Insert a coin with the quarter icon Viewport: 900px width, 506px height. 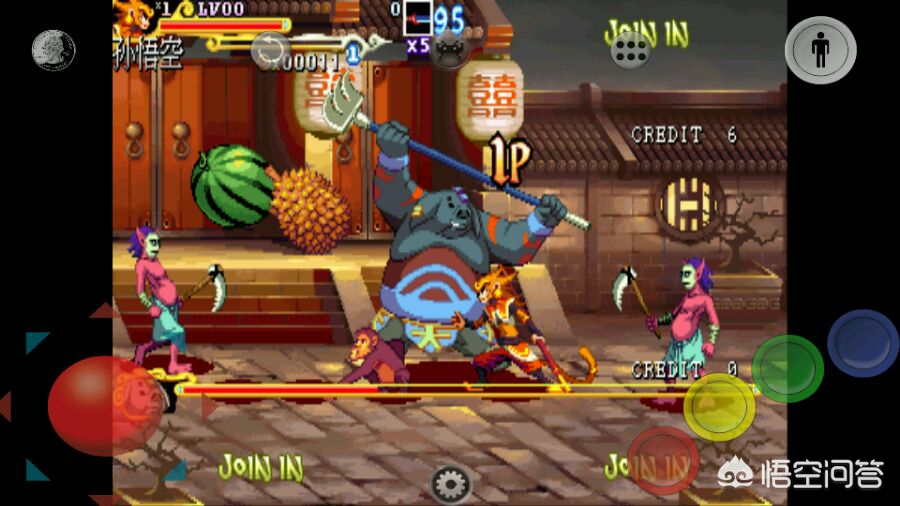coord(53,50)
